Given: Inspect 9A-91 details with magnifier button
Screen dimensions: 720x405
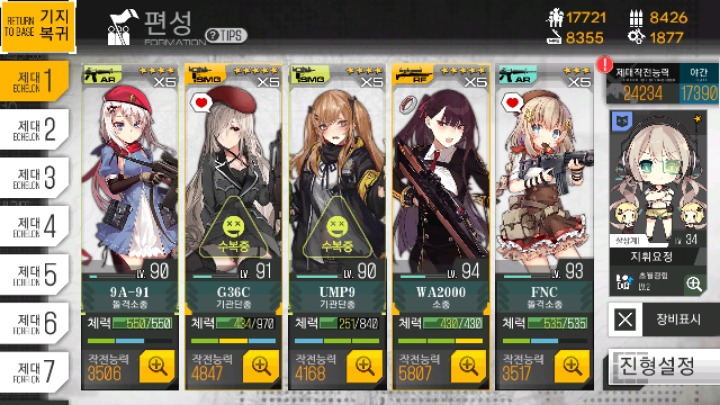Looking at the screenshot, I should 158,368.
